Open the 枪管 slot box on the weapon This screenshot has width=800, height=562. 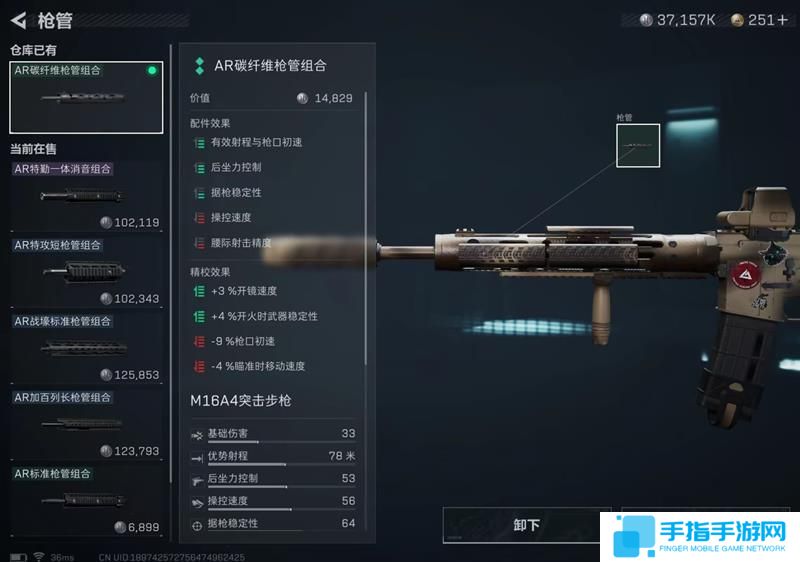tap(637, 146)
